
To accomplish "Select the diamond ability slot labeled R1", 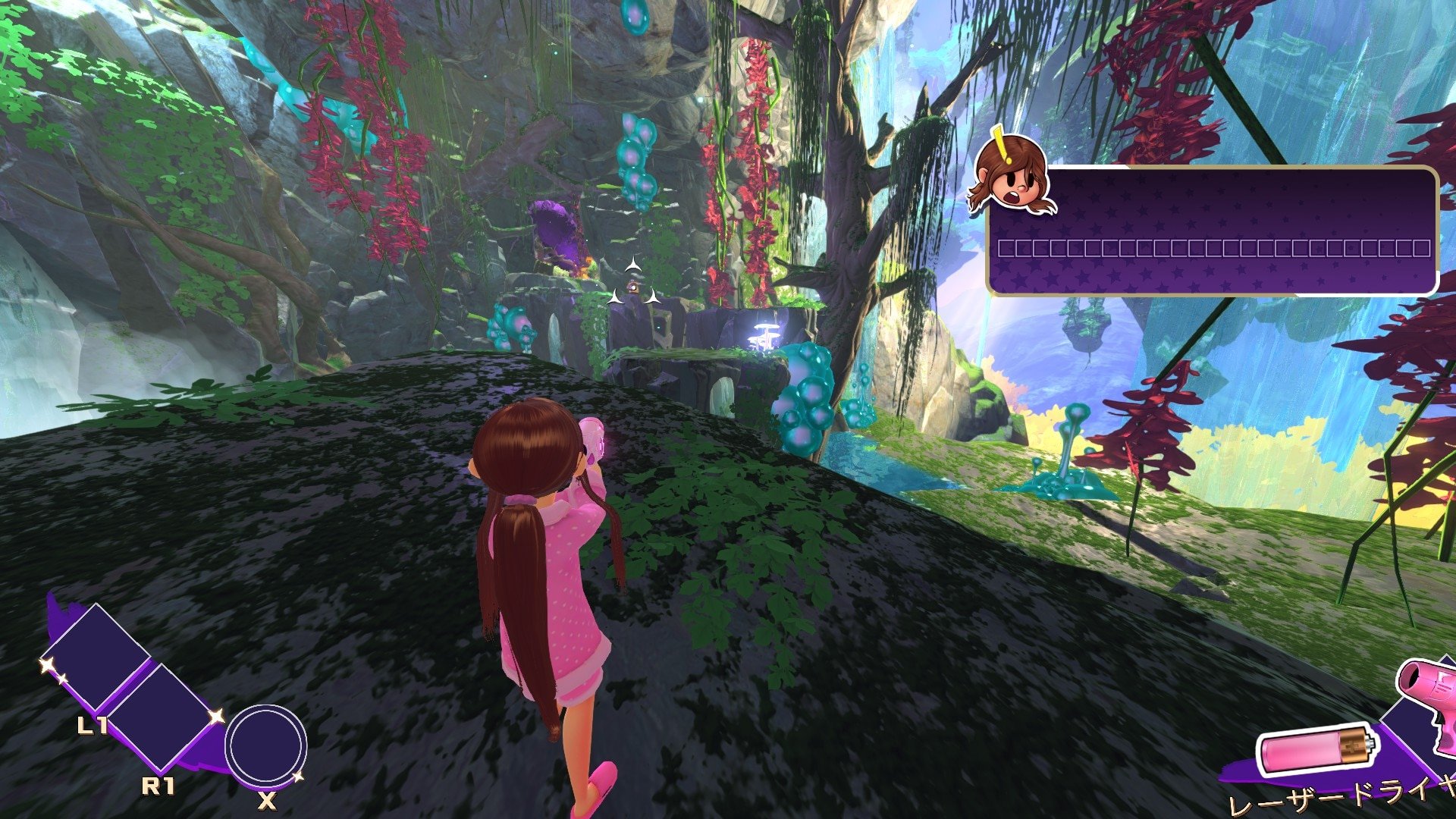I will (x=166, y=717).
